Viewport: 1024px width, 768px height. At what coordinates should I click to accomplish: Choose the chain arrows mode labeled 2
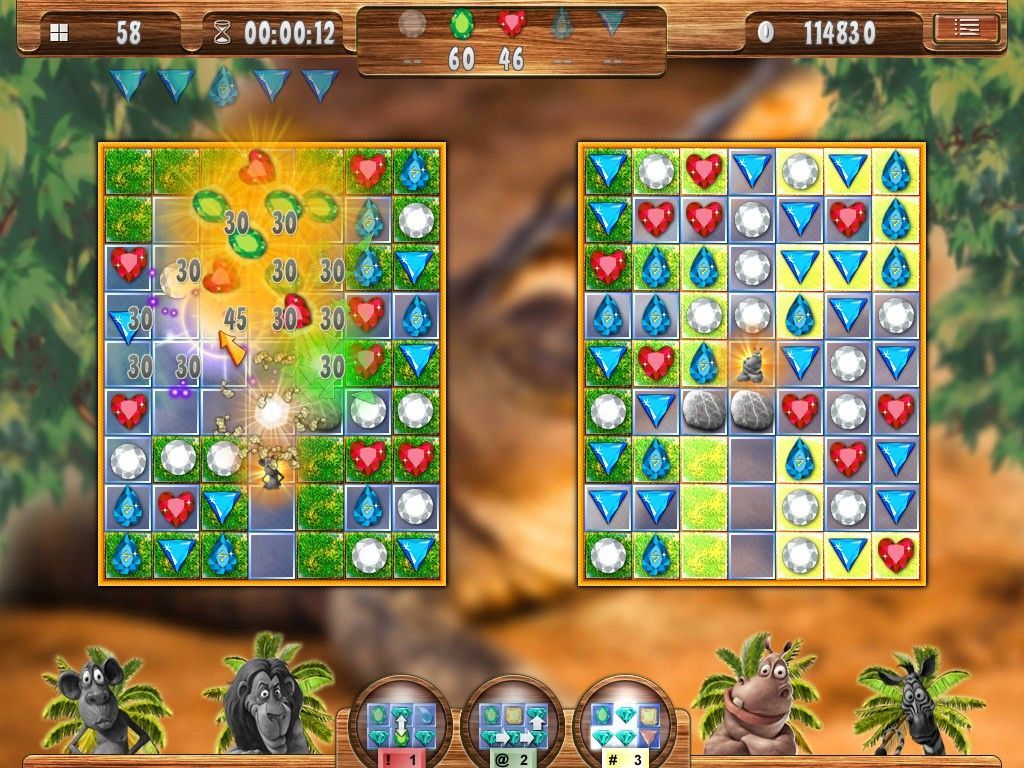coord(512,718)
